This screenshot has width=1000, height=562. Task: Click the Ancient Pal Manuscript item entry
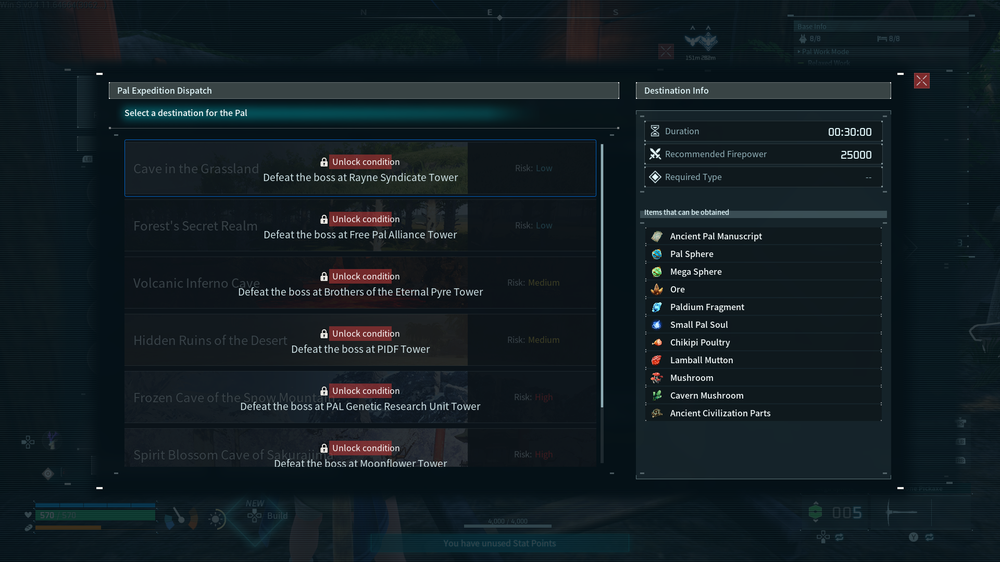(715, 236)
